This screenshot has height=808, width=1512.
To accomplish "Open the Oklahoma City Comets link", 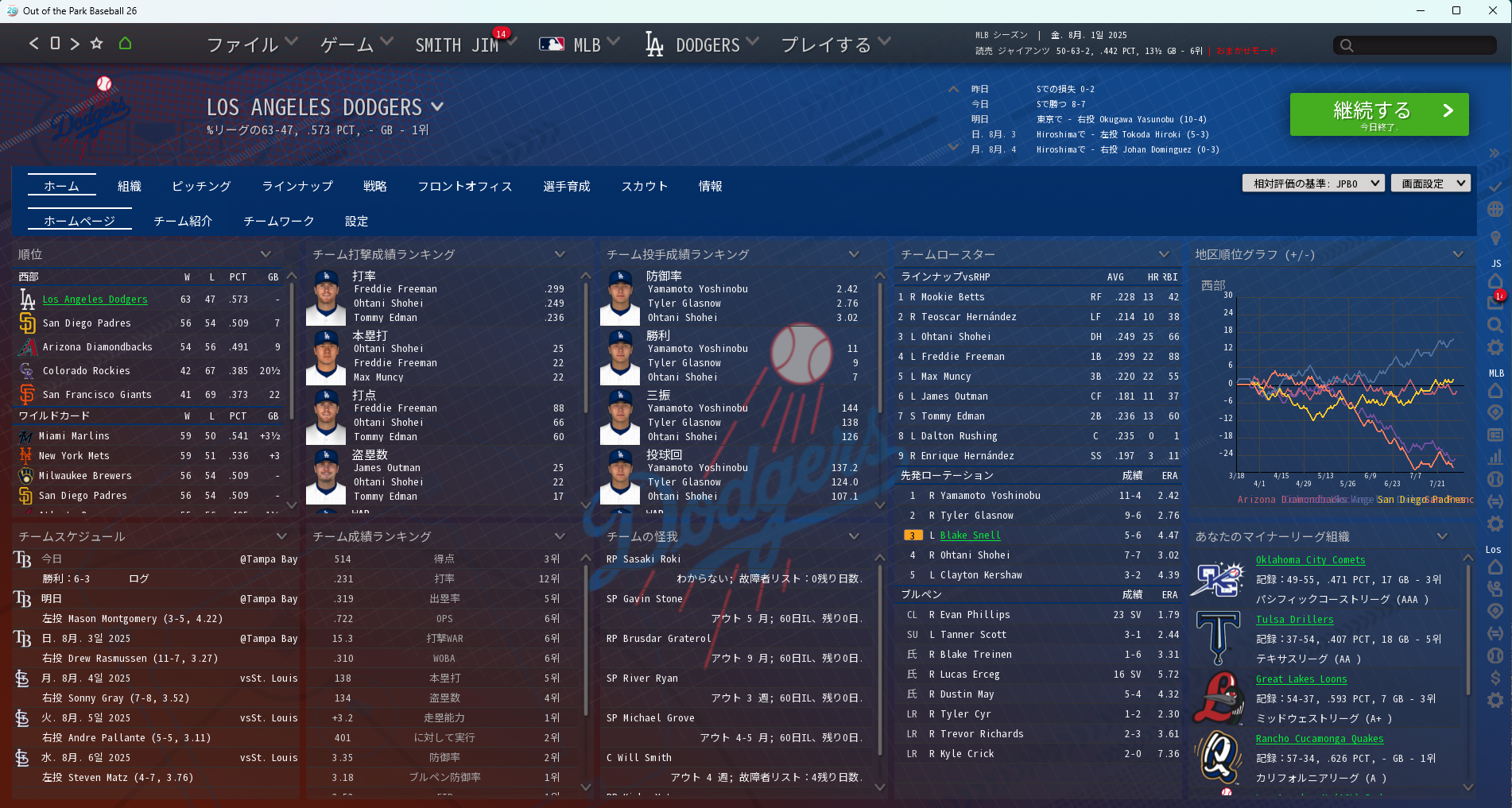I will click(1310, 560).
